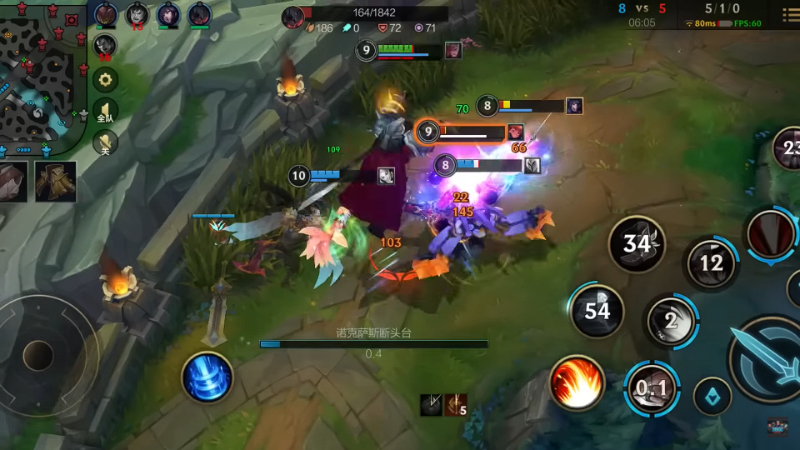Tap the ability showing 2 cooldown
Image resolution: width=800 pixels, height=450 pixels.
pos(671,321)
